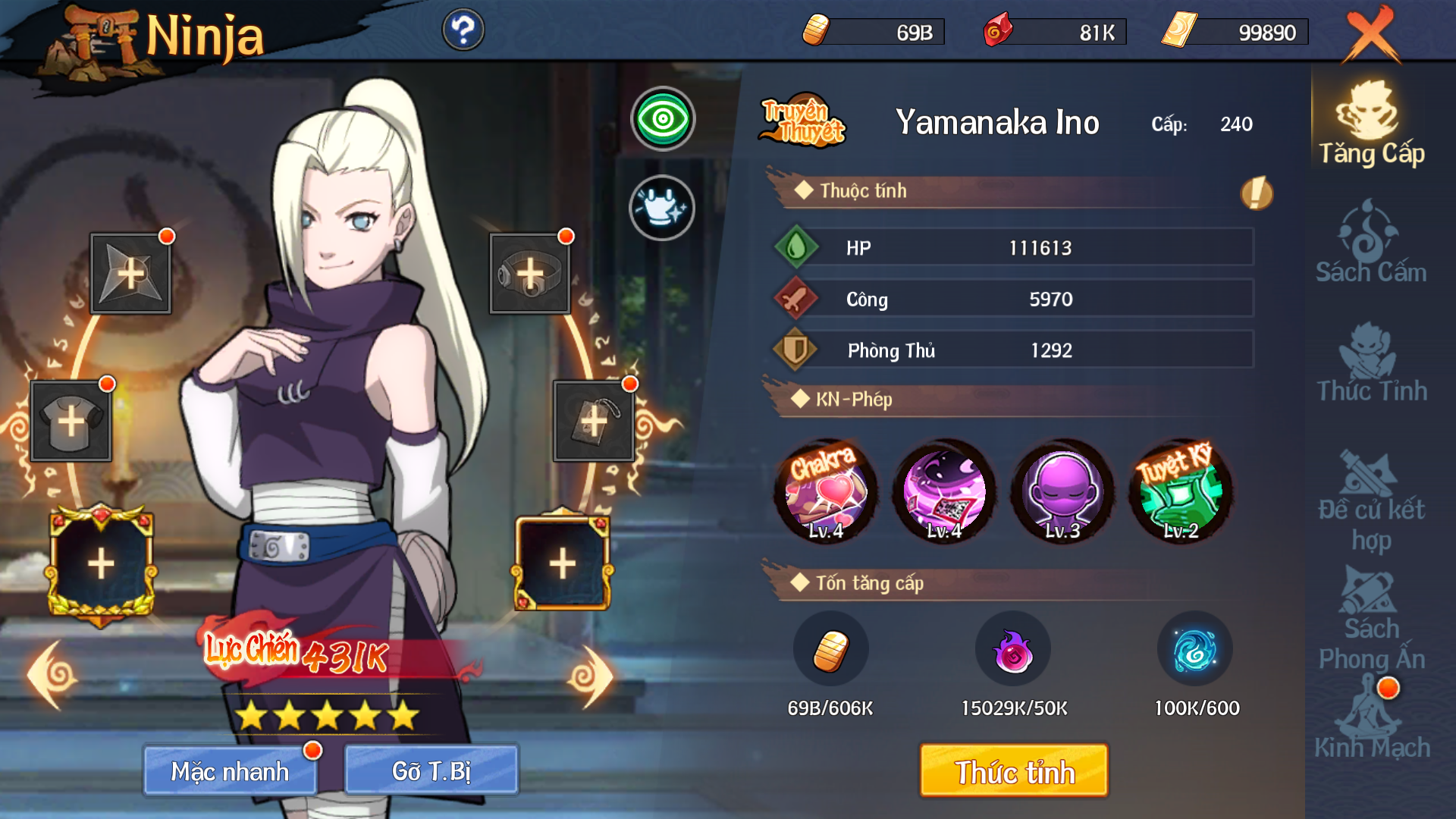This screenshot has width=1456, height=819.
Task: Open the Sách Cấm tab
Action: coord(1371,243)
